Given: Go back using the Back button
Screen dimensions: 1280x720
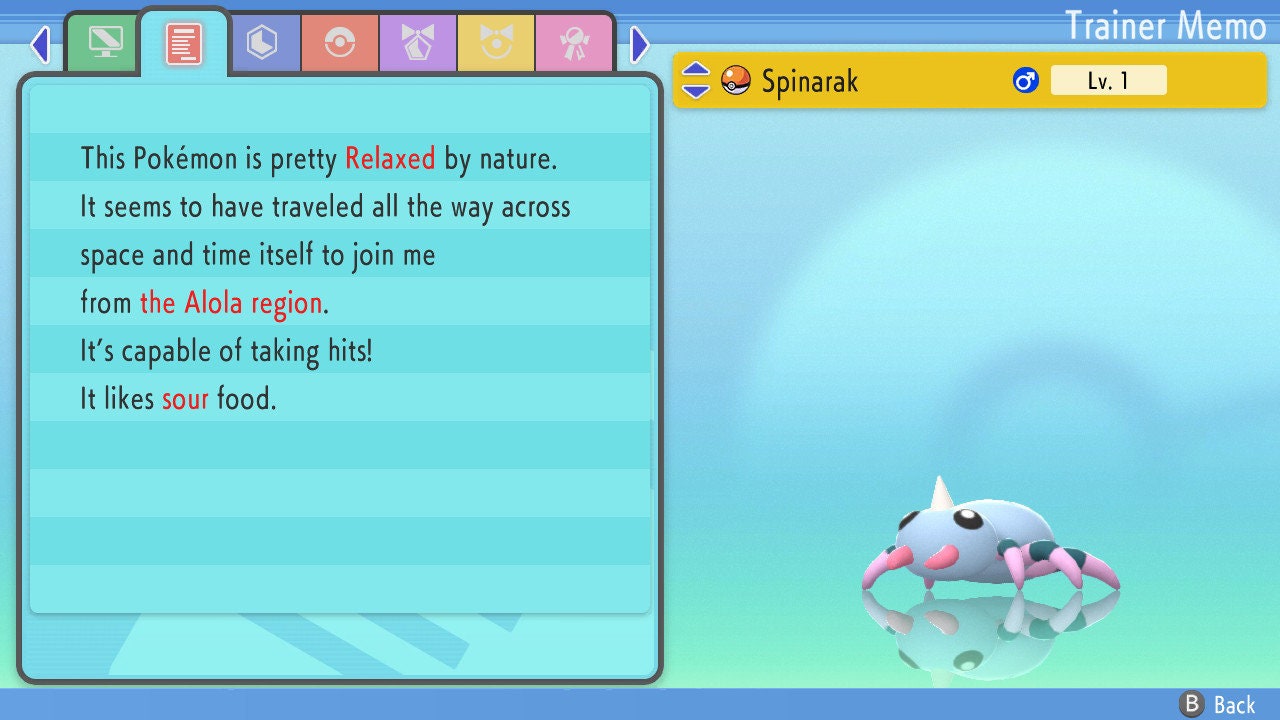Looking at the screenshot, I should point(1218,704).
